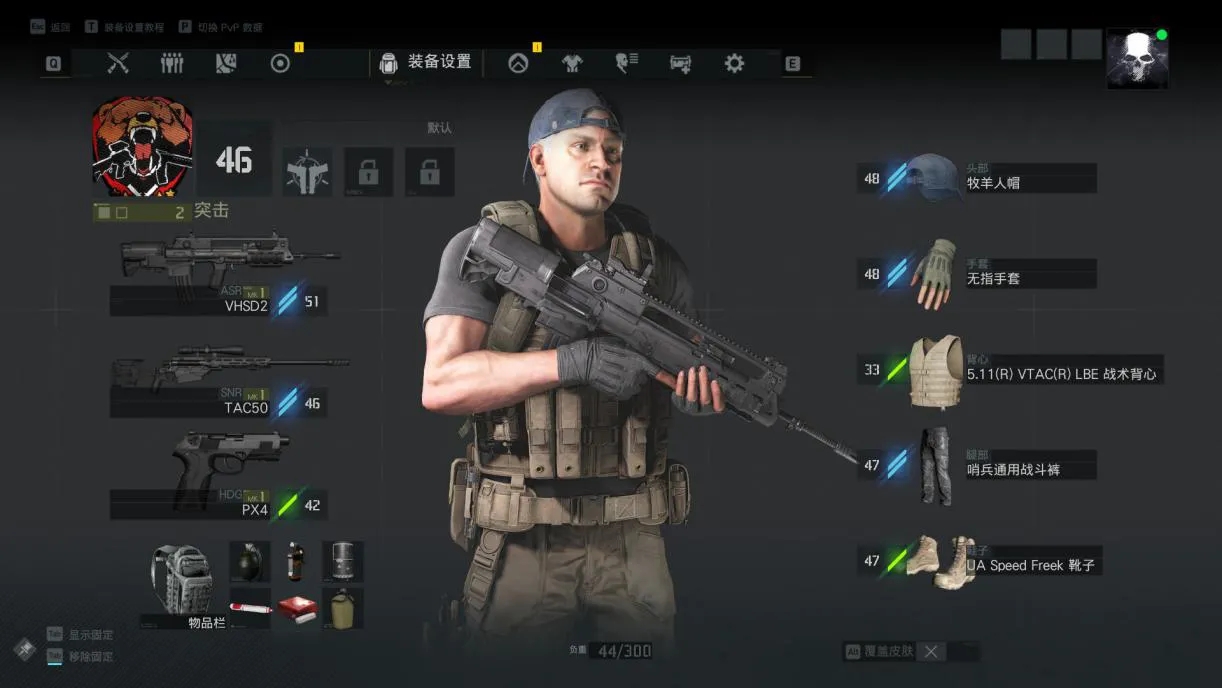Switch to the squad members tab
The width and height of the screenshot is (1222, 688).
pyautogui.click(x=172, y=64)
